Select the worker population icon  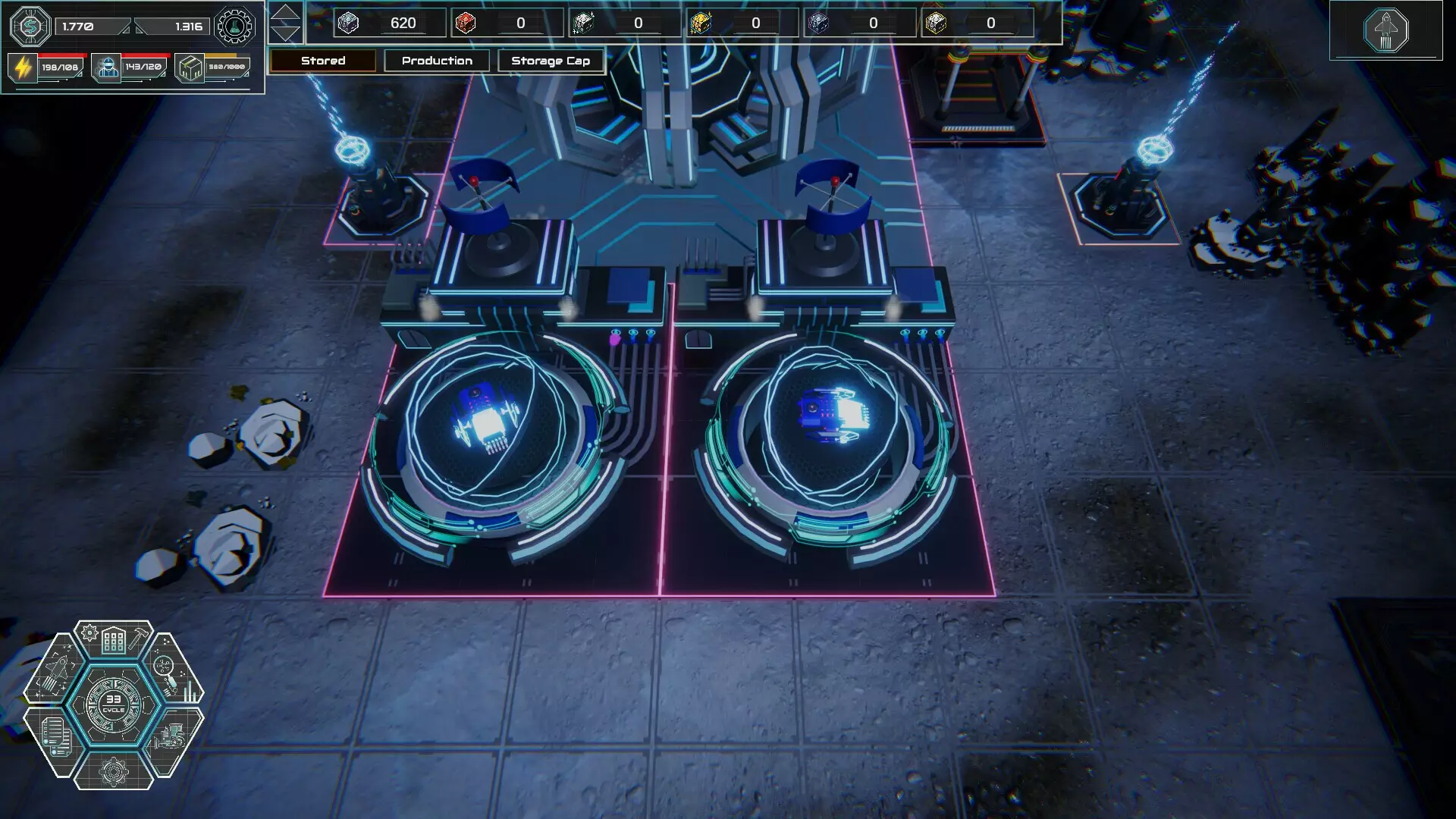[107, 67]
